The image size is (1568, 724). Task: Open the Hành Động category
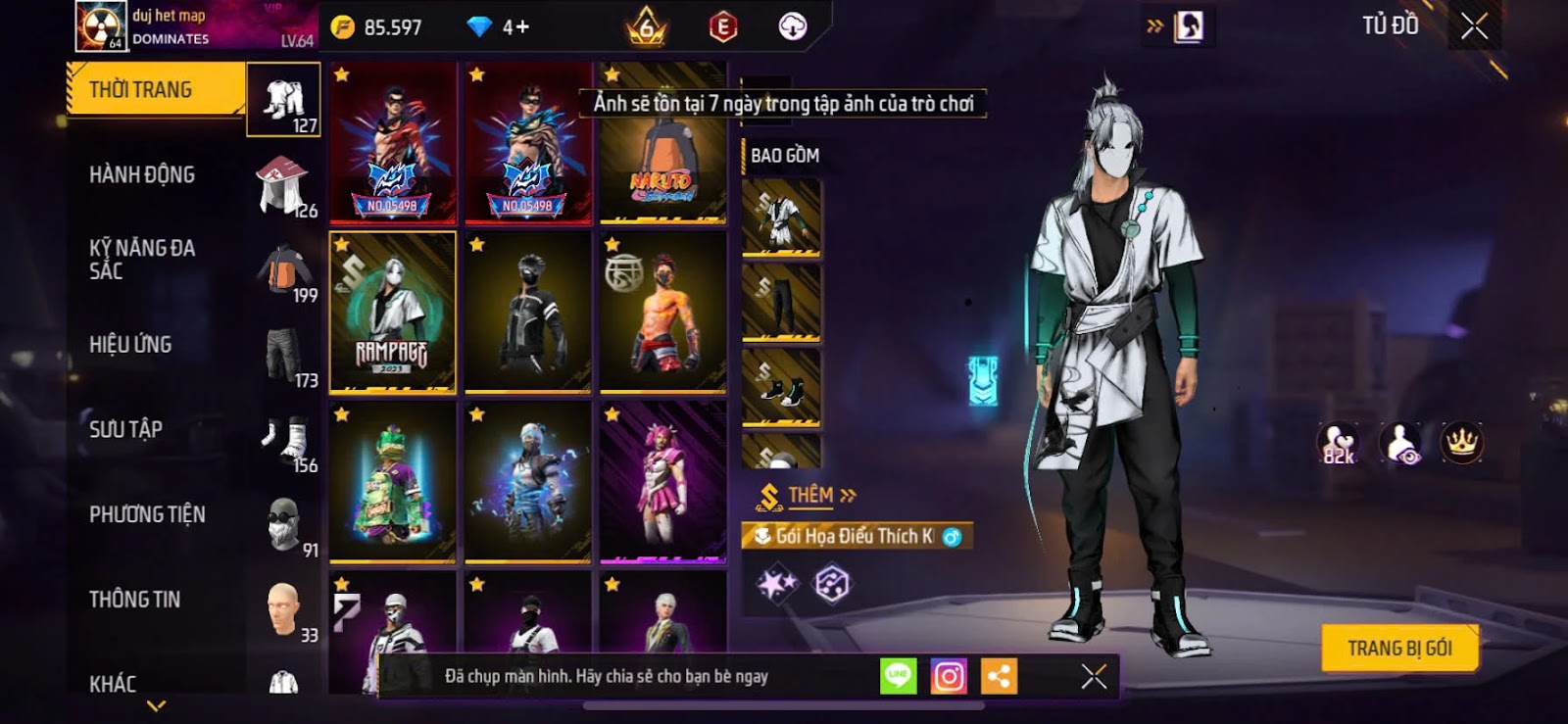point(142,175)
